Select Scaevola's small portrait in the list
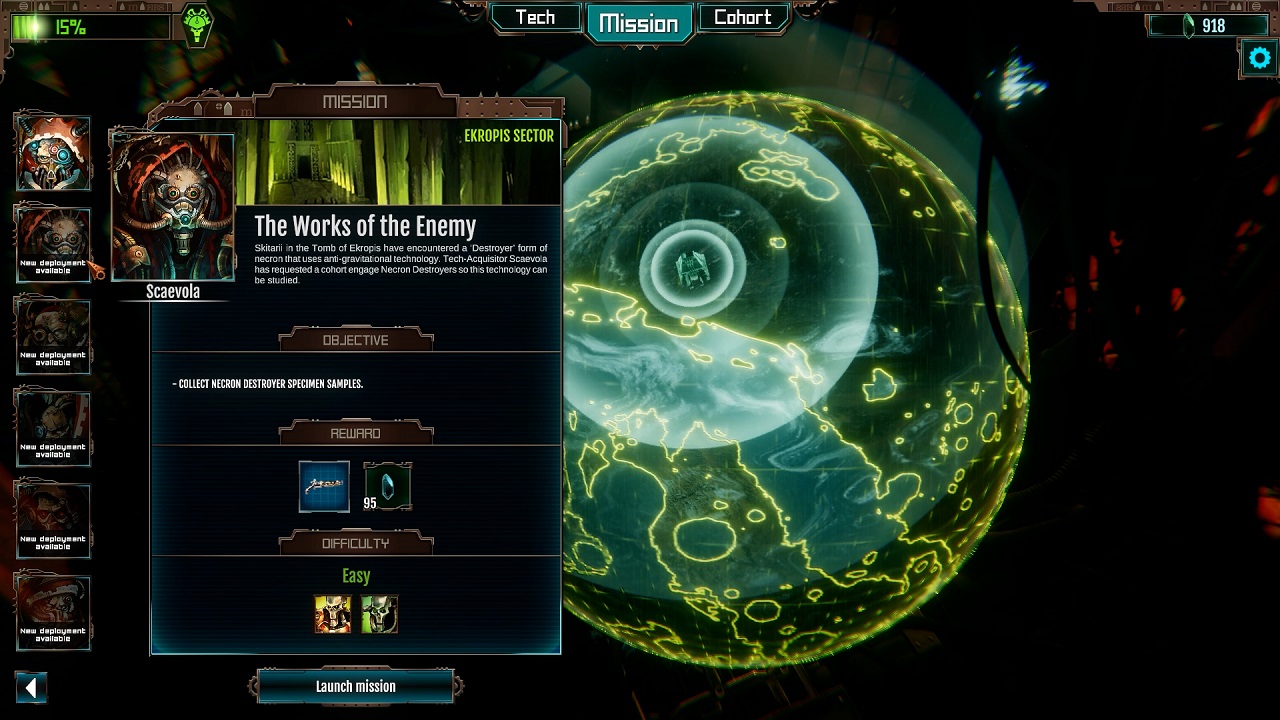The width and height of the screenshot is (1280, 720). click(53, 244)
